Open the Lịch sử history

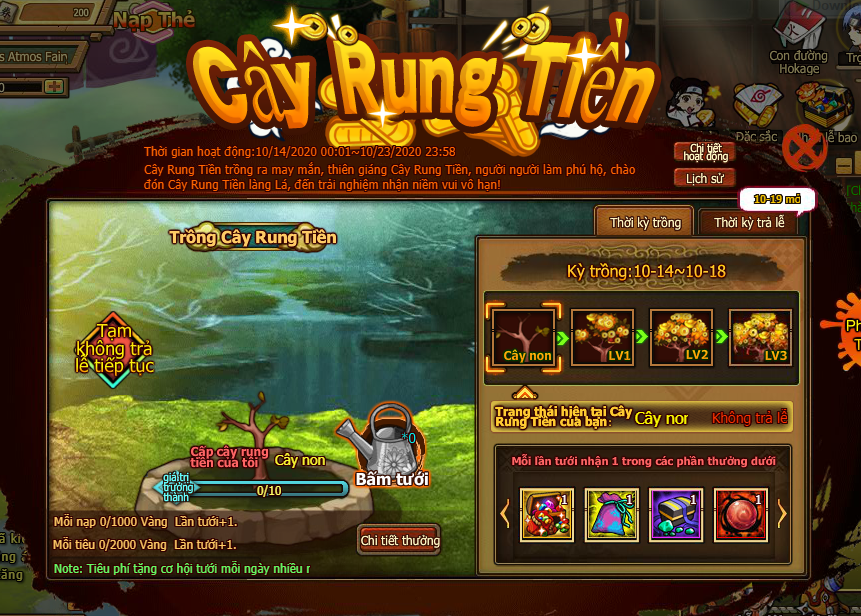tap(704, 179)
